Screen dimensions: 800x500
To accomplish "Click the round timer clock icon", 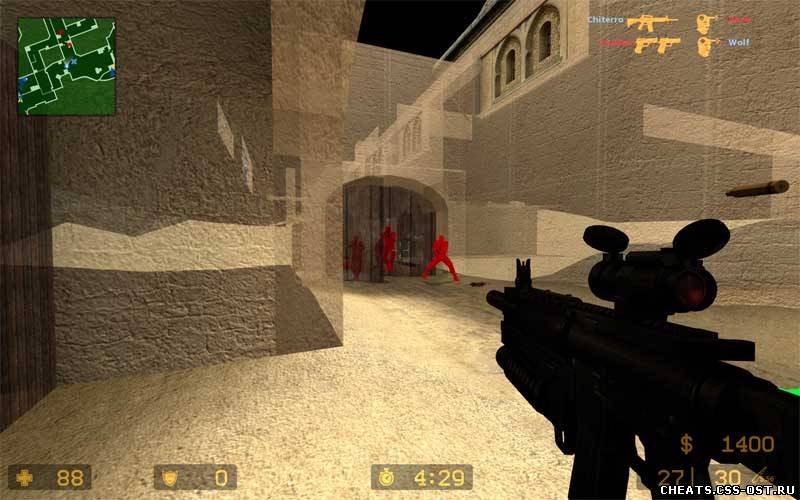I will tap(390, 476).
